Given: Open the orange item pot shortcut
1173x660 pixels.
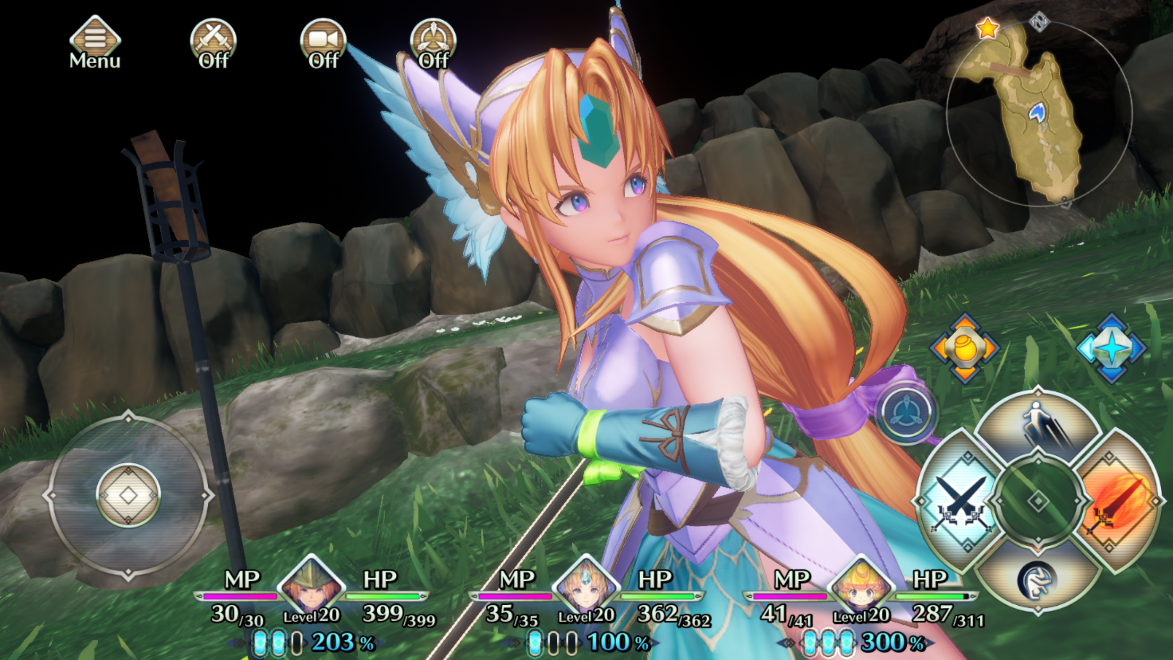Looking at the screenshot, I should (964, 348).
